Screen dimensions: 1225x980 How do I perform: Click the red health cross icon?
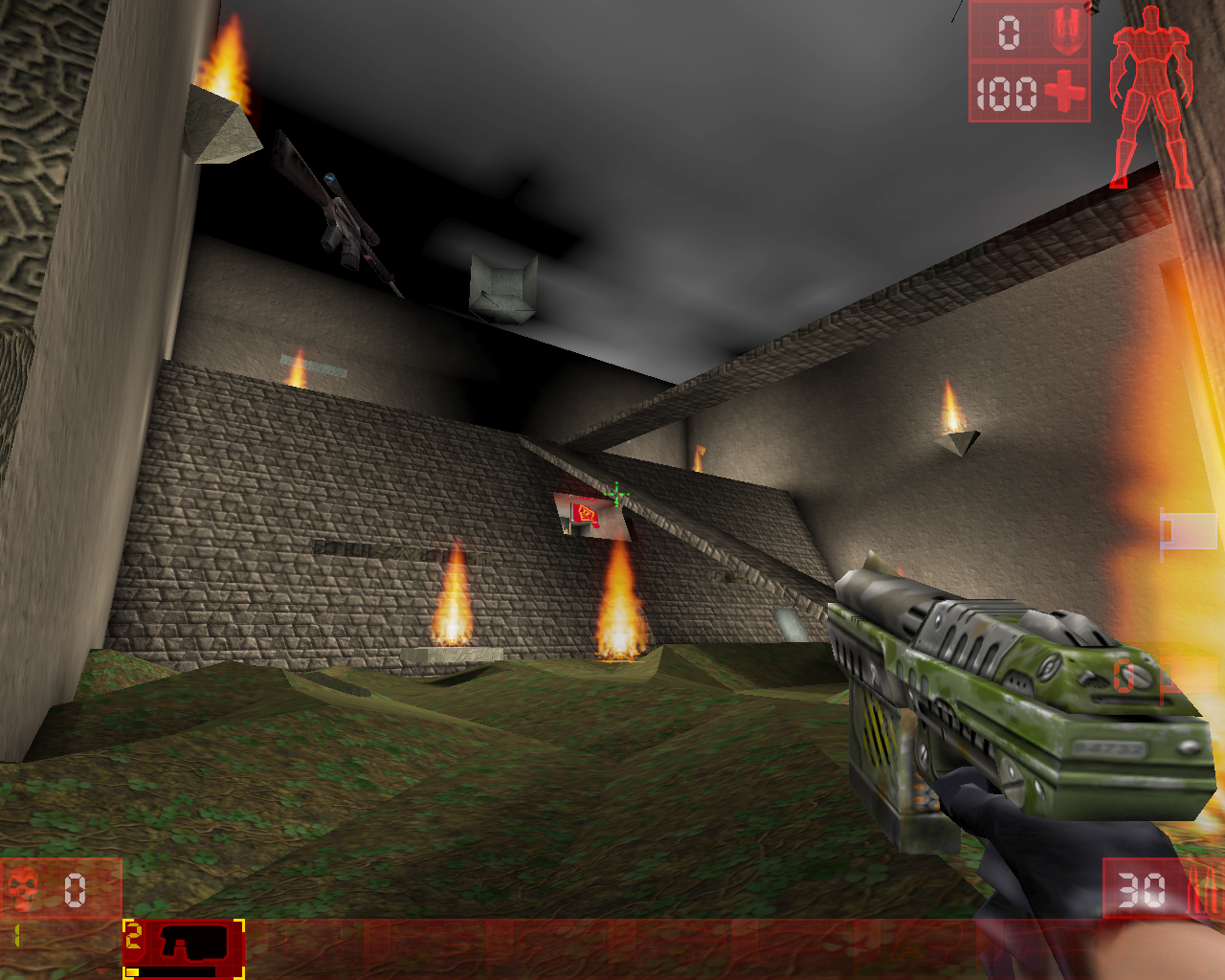(1064, 93)
